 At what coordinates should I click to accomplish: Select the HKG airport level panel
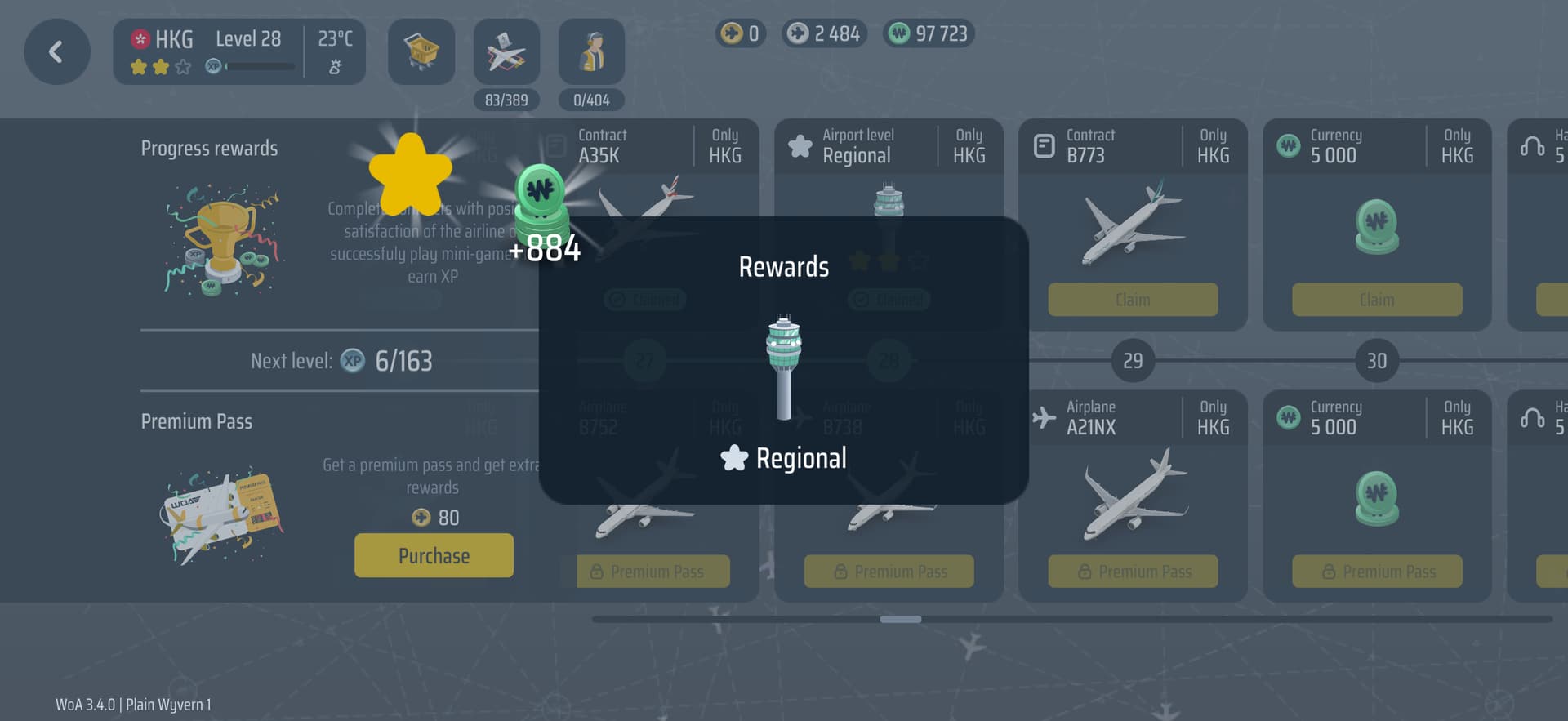tap(238, 52)
